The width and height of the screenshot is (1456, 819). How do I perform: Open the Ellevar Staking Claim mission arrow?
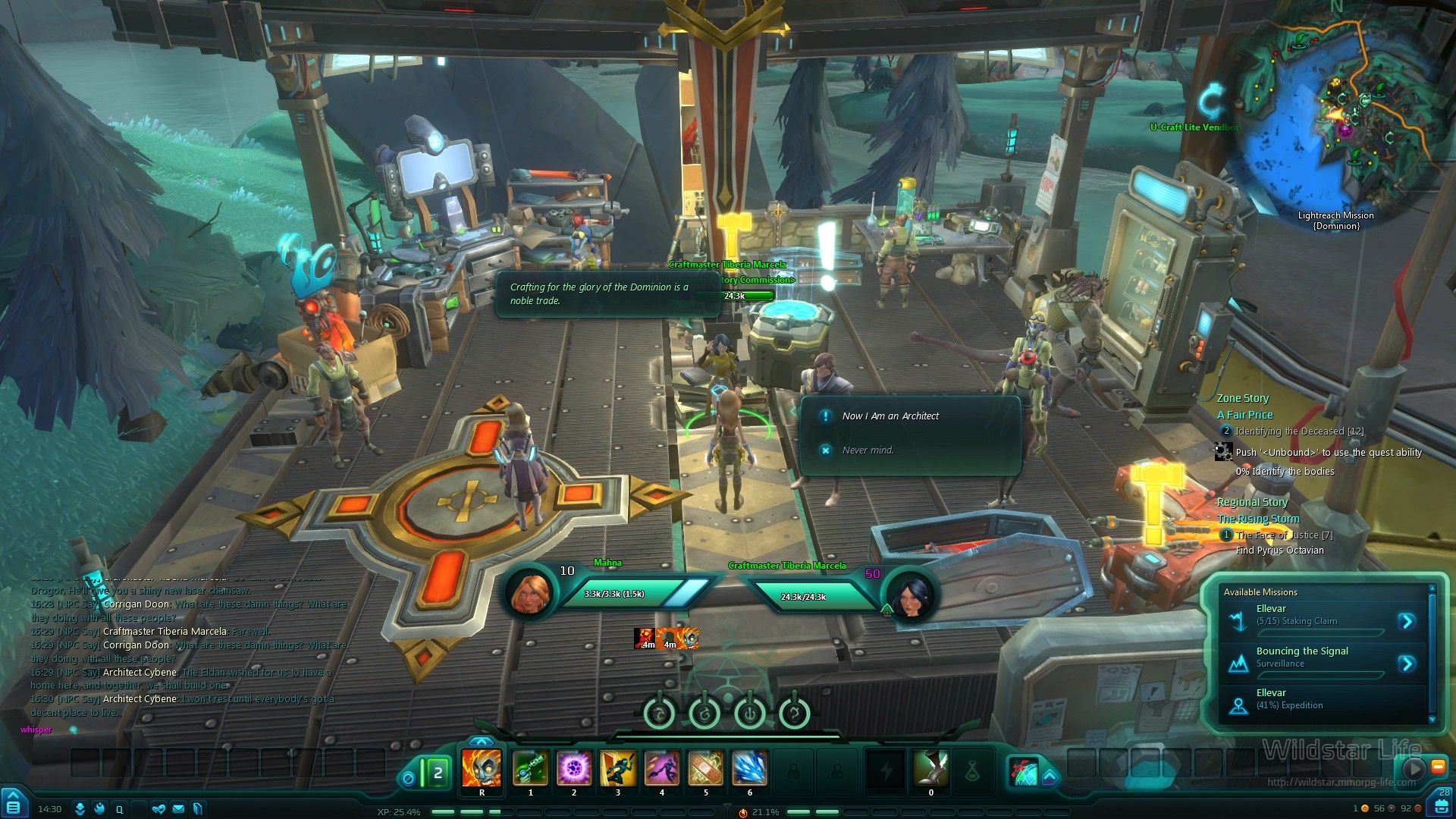click(x=1407, y=622)
